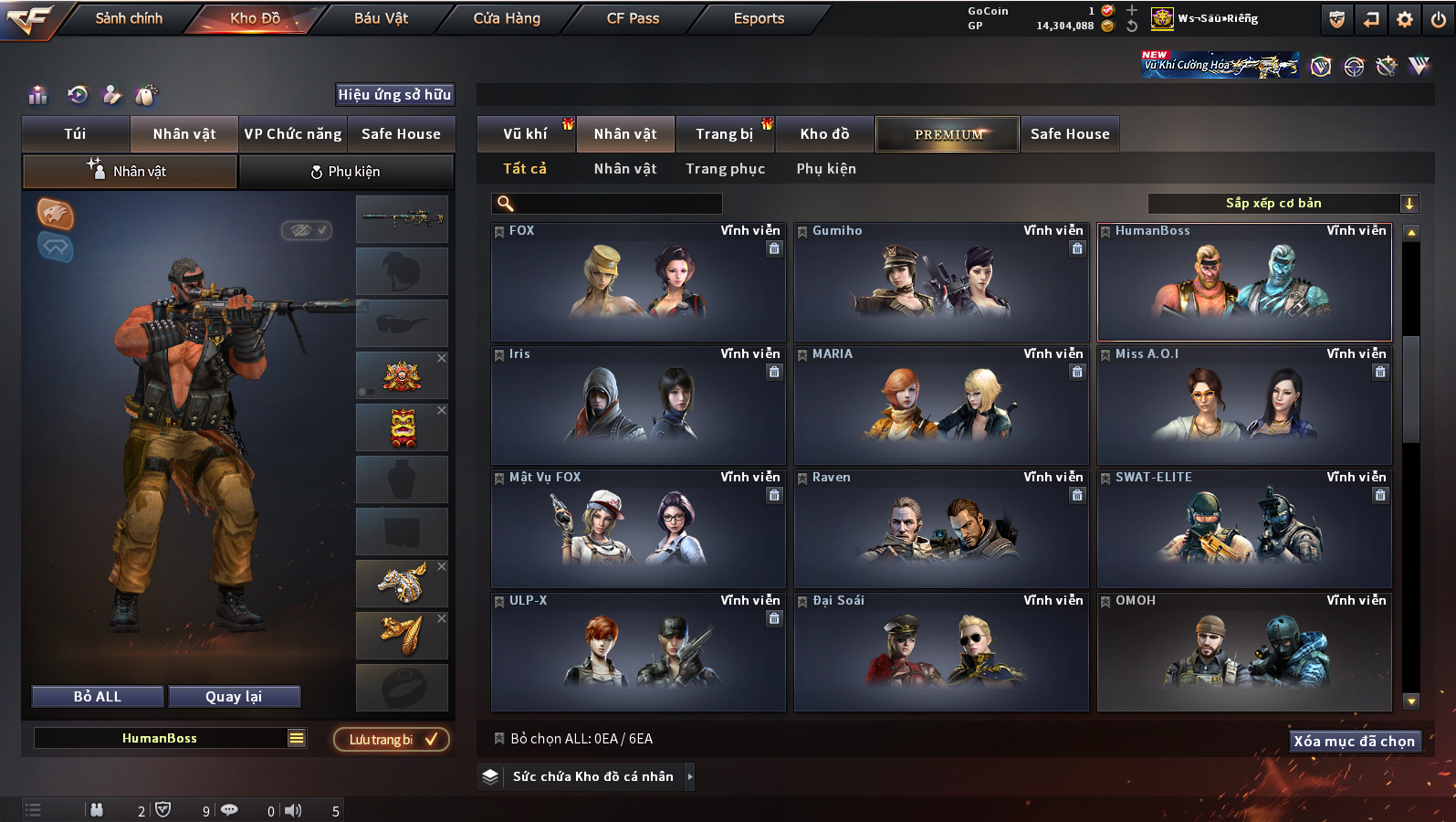Open the Sảnh chính lobby tab
The image size is (1456, 822).
[129, 18]
